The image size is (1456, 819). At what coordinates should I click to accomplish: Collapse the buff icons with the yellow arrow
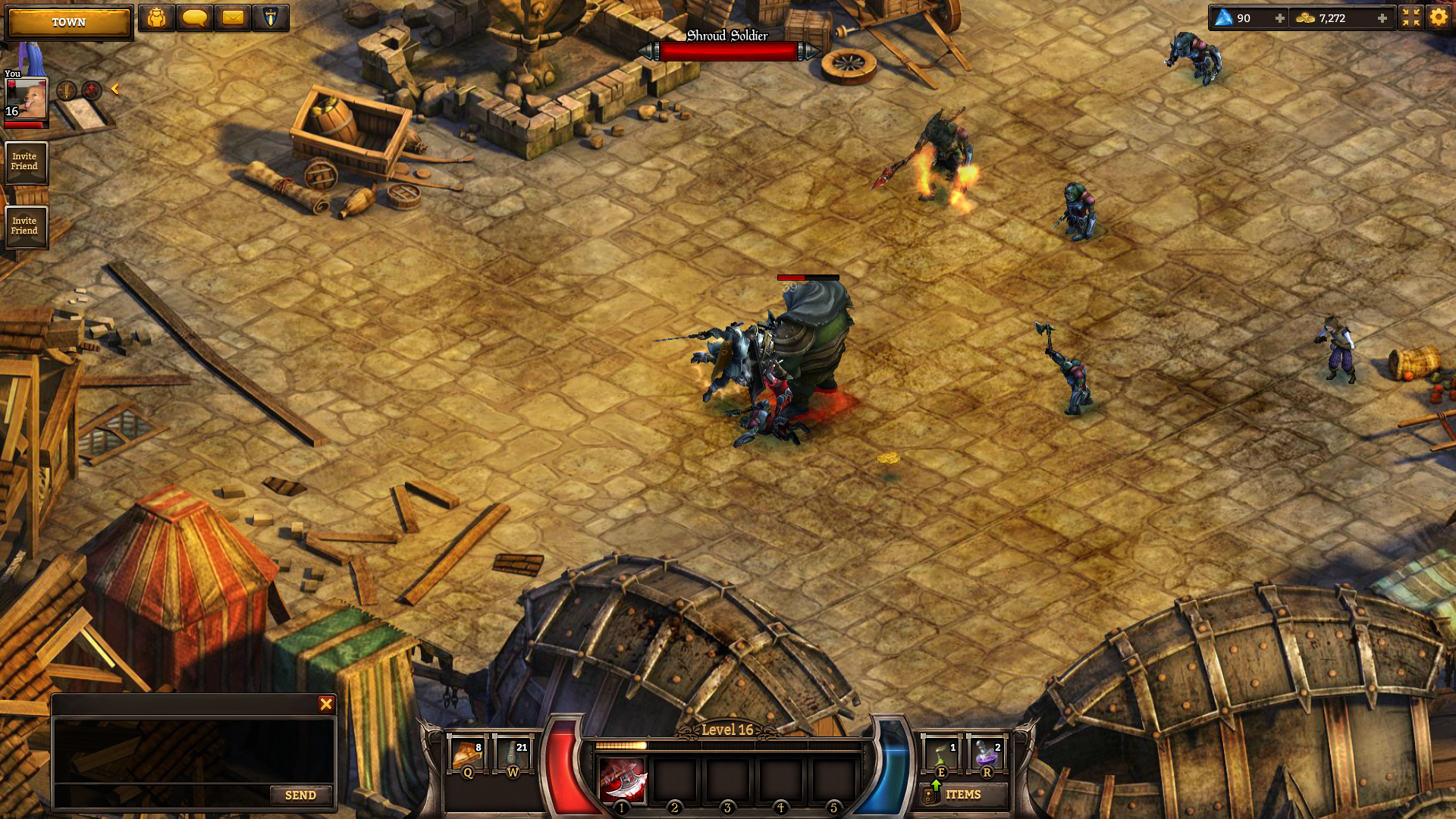click(x=115, y=89)
